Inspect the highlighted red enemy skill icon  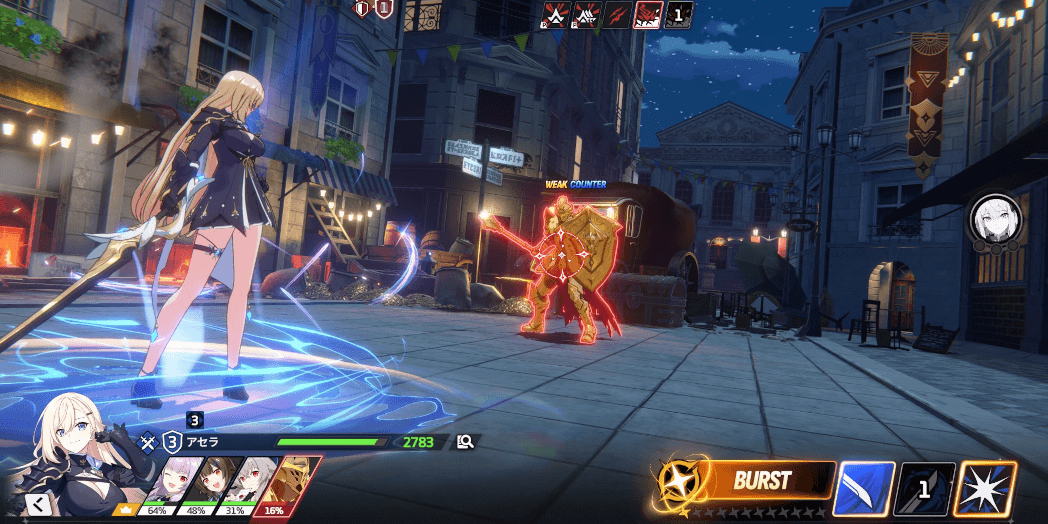pos(648,15)
